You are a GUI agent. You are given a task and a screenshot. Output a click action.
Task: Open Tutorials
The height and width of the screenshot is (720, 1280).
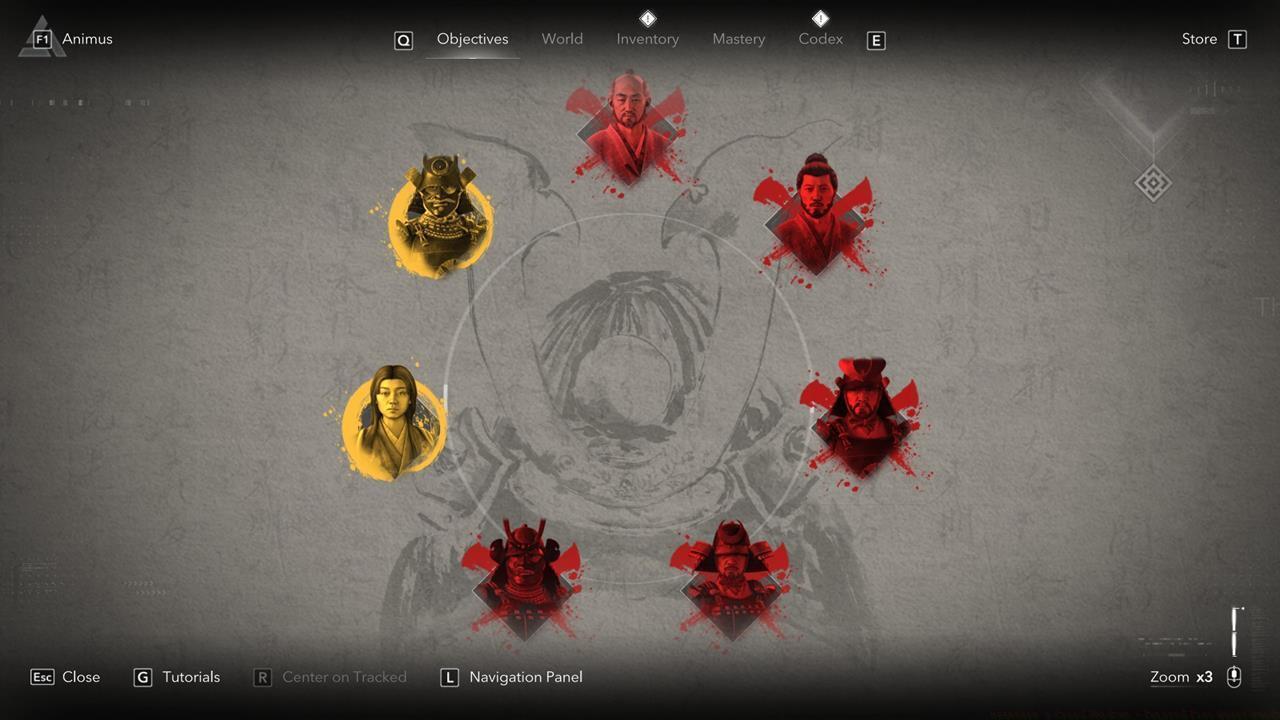pyautogui.click(x=189, y=677)
